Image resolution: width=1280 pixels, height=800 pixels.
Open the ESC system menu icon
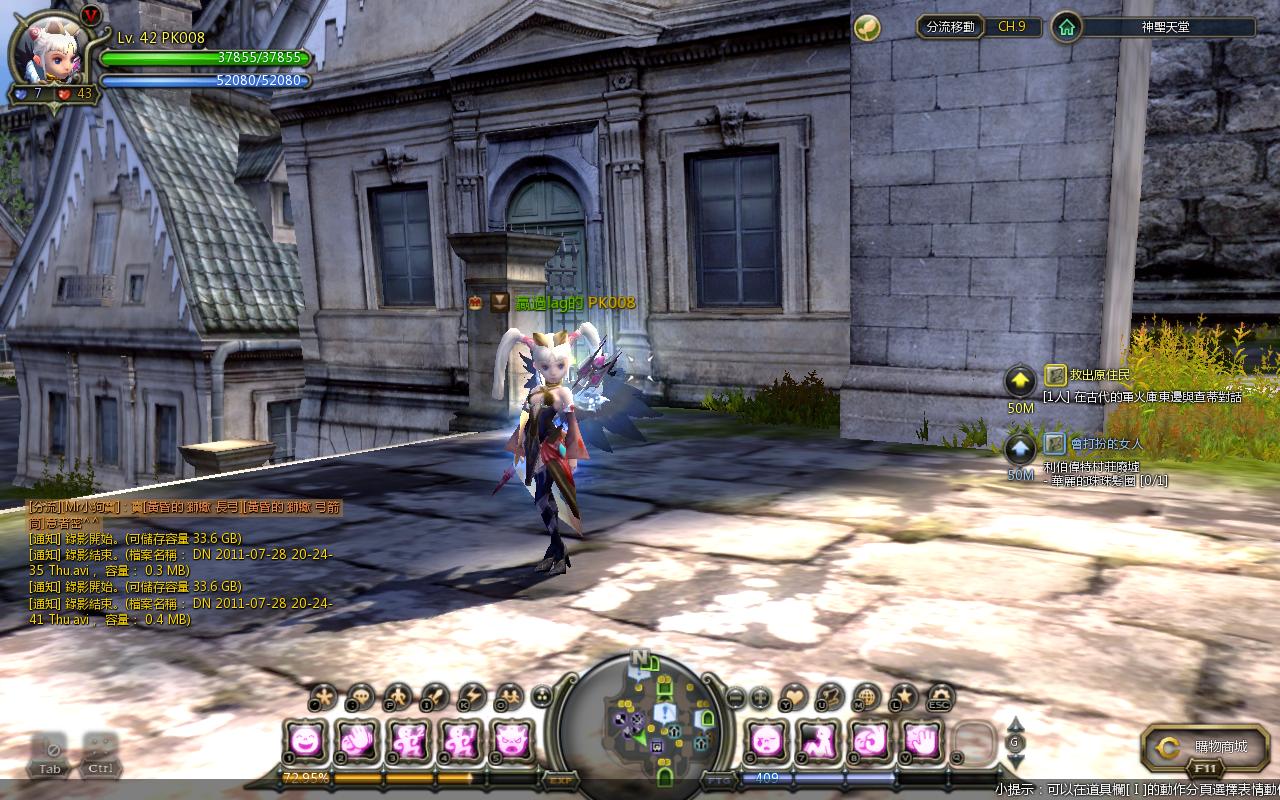click(x=939, y=696)
